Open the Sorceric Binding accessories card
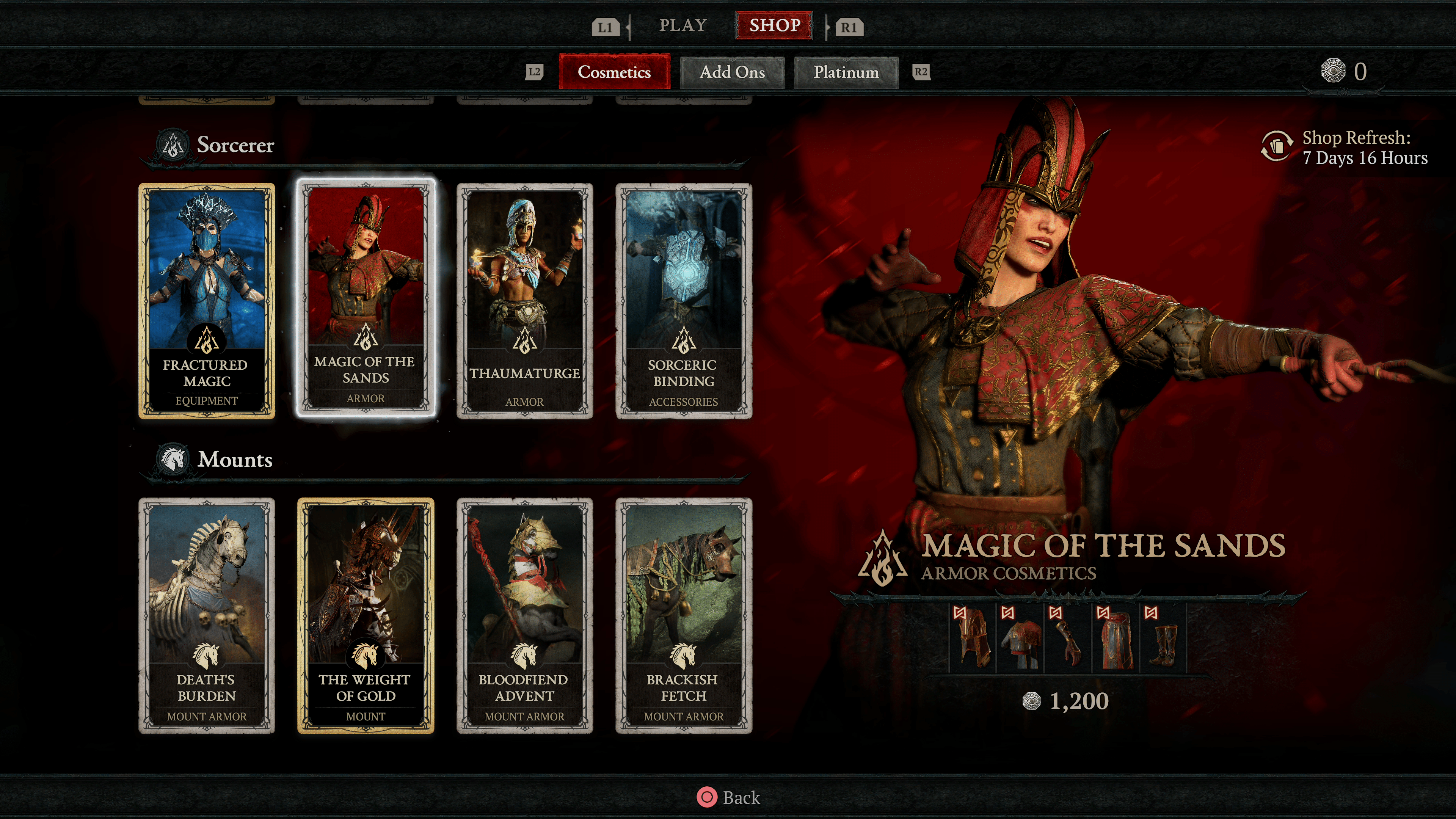The height and width of the screenshot is (819, 1456). point(683,301)
